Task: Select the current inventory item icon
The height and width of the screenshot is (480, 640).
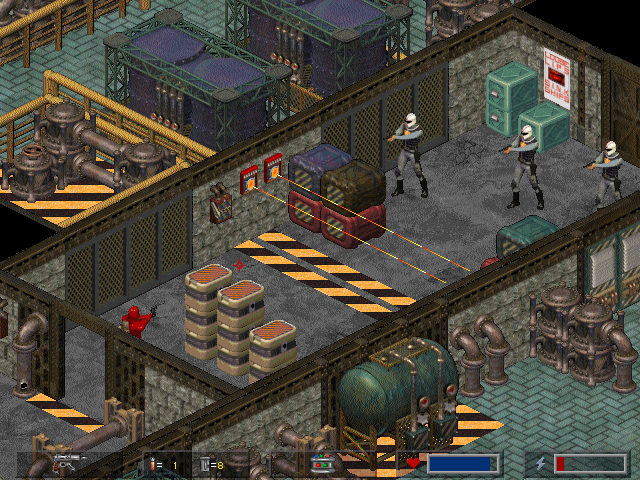Action: [x=323, y=464]
